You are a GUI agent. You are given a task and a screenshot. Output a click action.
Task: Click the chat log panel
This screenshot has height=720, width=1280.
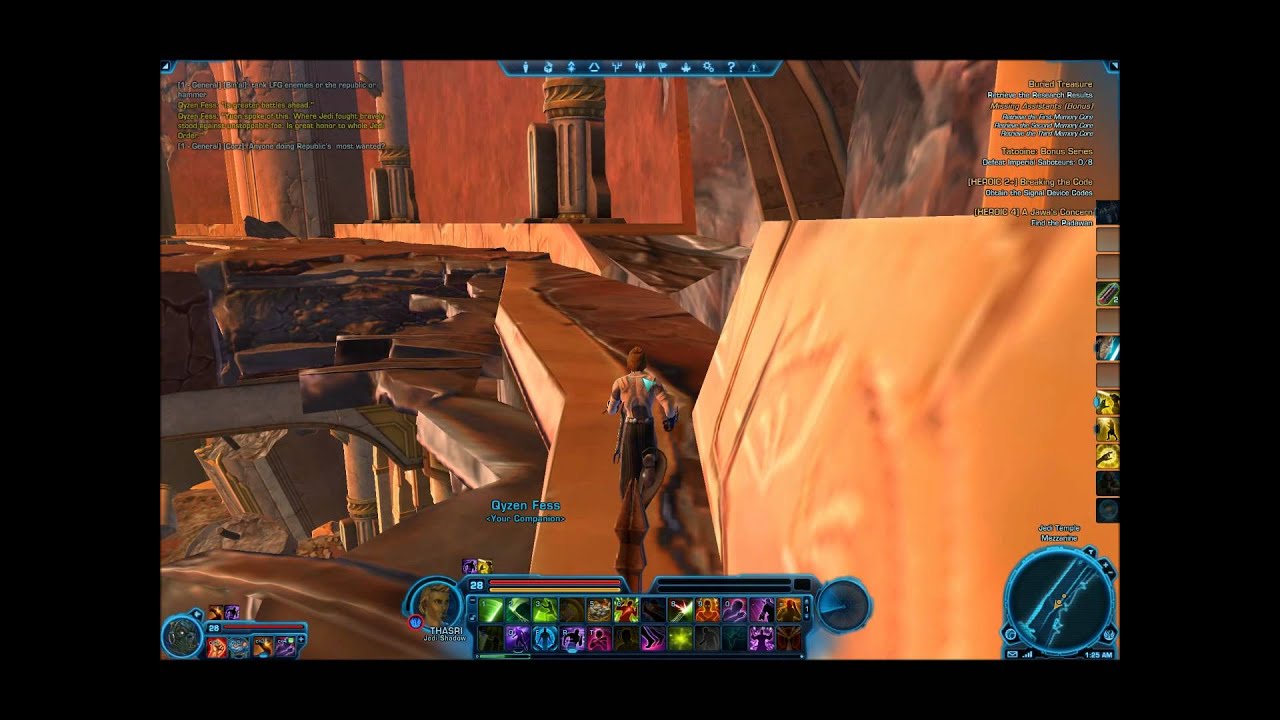[x=280, y=116]
